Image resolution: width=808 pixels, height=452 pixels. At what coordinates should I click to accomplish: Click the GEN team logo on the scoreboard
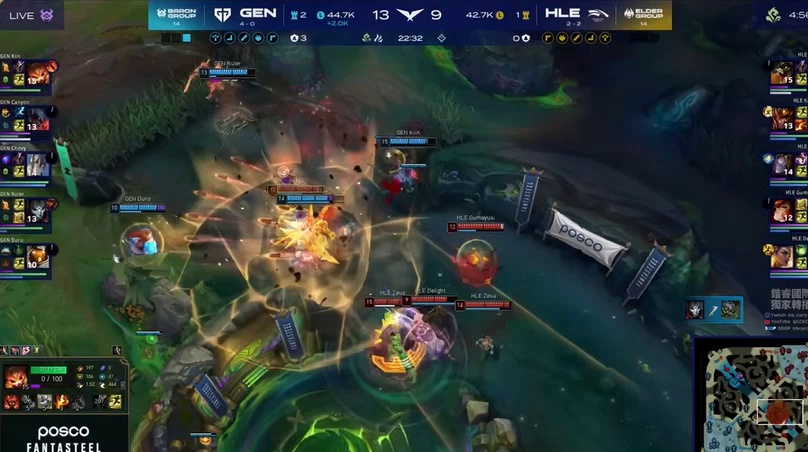pos(222,14)
